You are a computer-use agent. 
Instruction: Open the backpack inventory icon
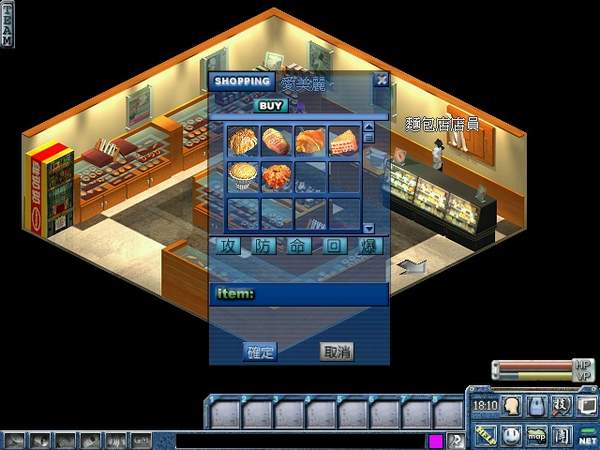pyautogui.click(x=537, y=405)
